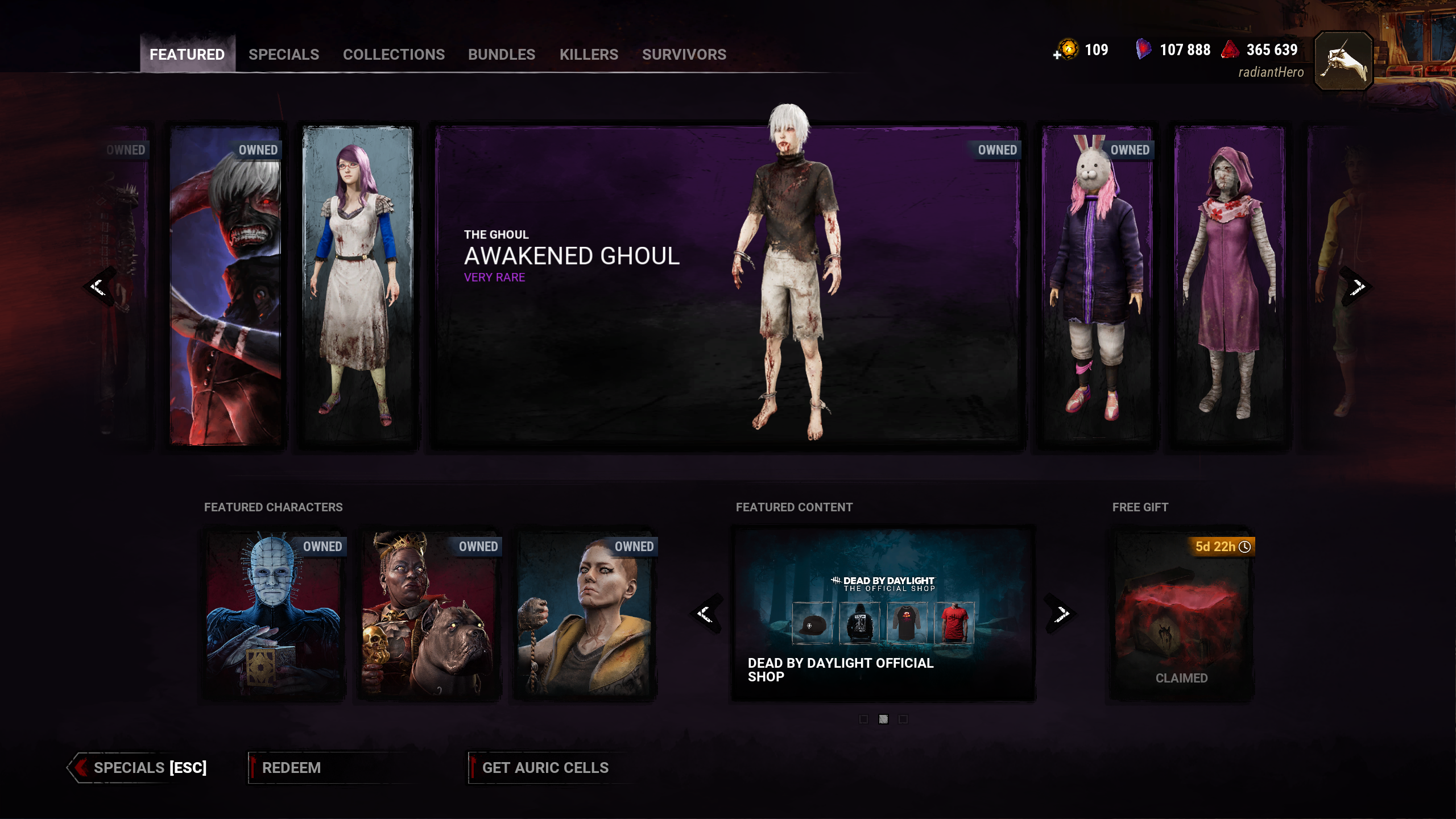
Task: Select the gold Auric Cells currency icon
Action: pos(1069,50)
